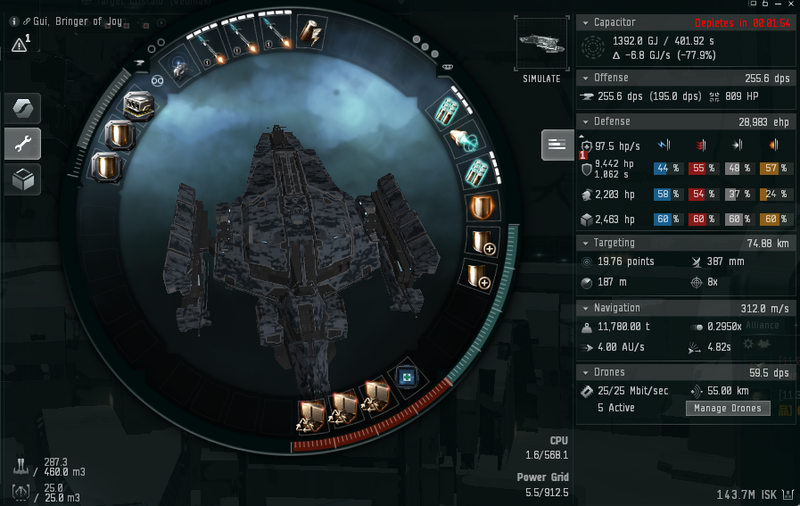Image resolution: width=800 pixels, height=506 pixels.
Task: Select the drone-like module in the high slot
Action: (178, 67)
